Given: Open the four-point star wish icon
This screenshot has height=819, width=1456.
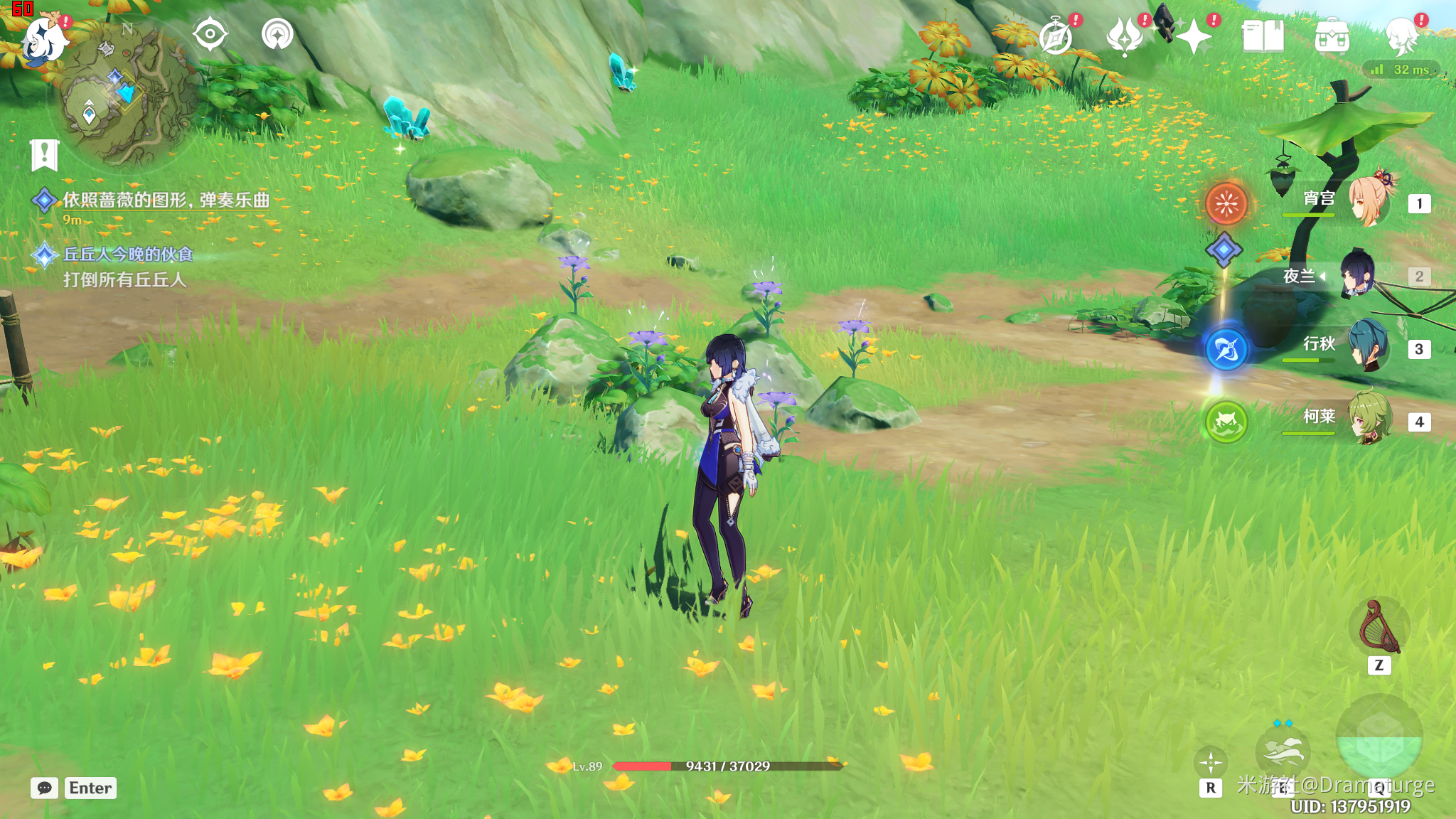Looking at the screenshot, I should [x=1194, y=37].
